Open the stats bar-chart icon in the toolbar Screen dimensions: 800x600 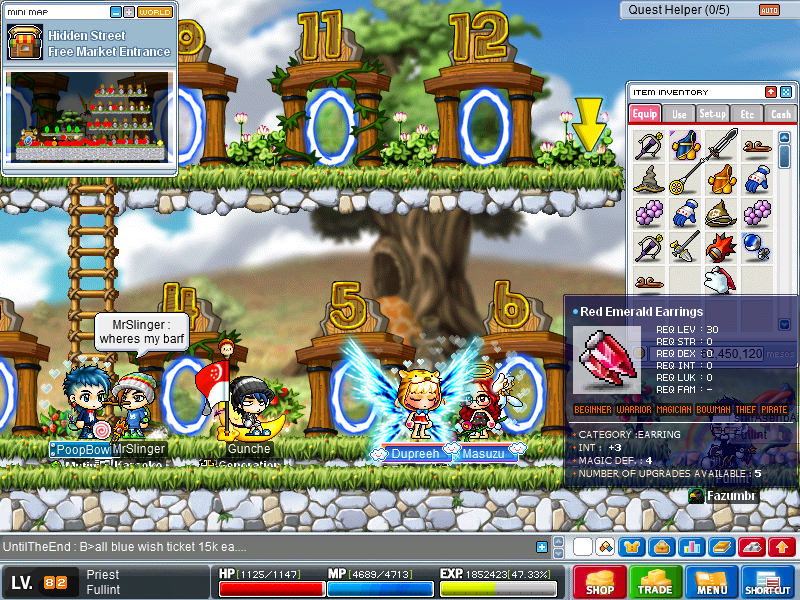[x=689, y=547]
